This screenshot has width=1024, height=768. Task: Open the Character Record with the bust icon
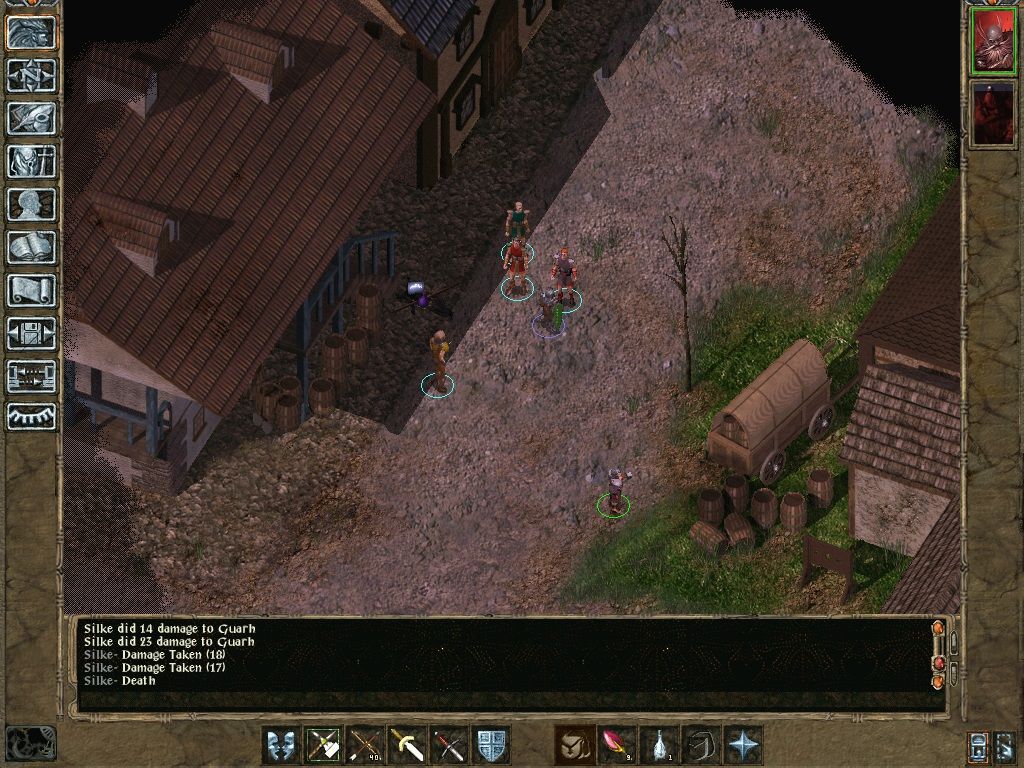[x=31, y=204]
